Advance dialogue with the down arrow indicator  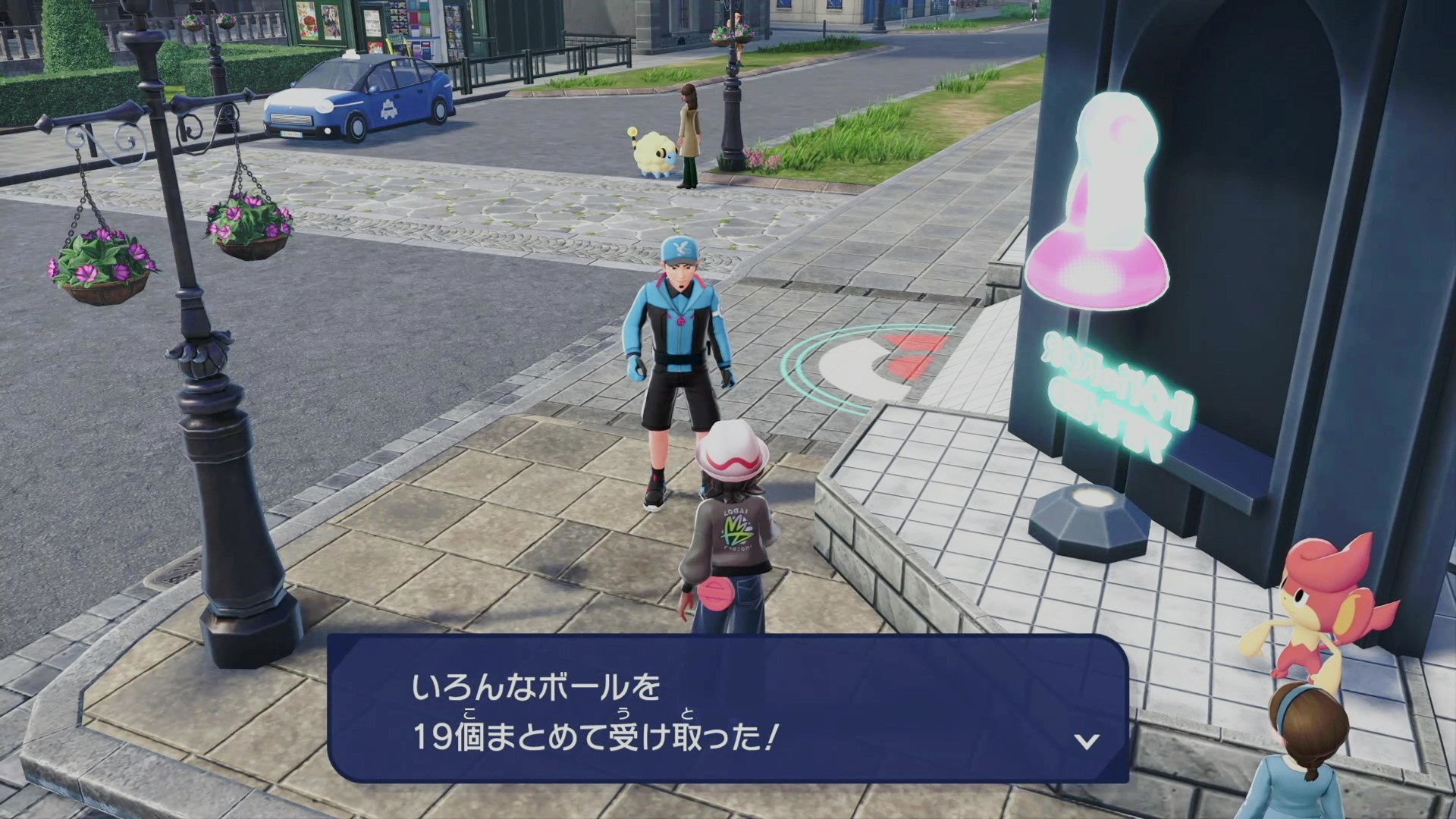1087,741
